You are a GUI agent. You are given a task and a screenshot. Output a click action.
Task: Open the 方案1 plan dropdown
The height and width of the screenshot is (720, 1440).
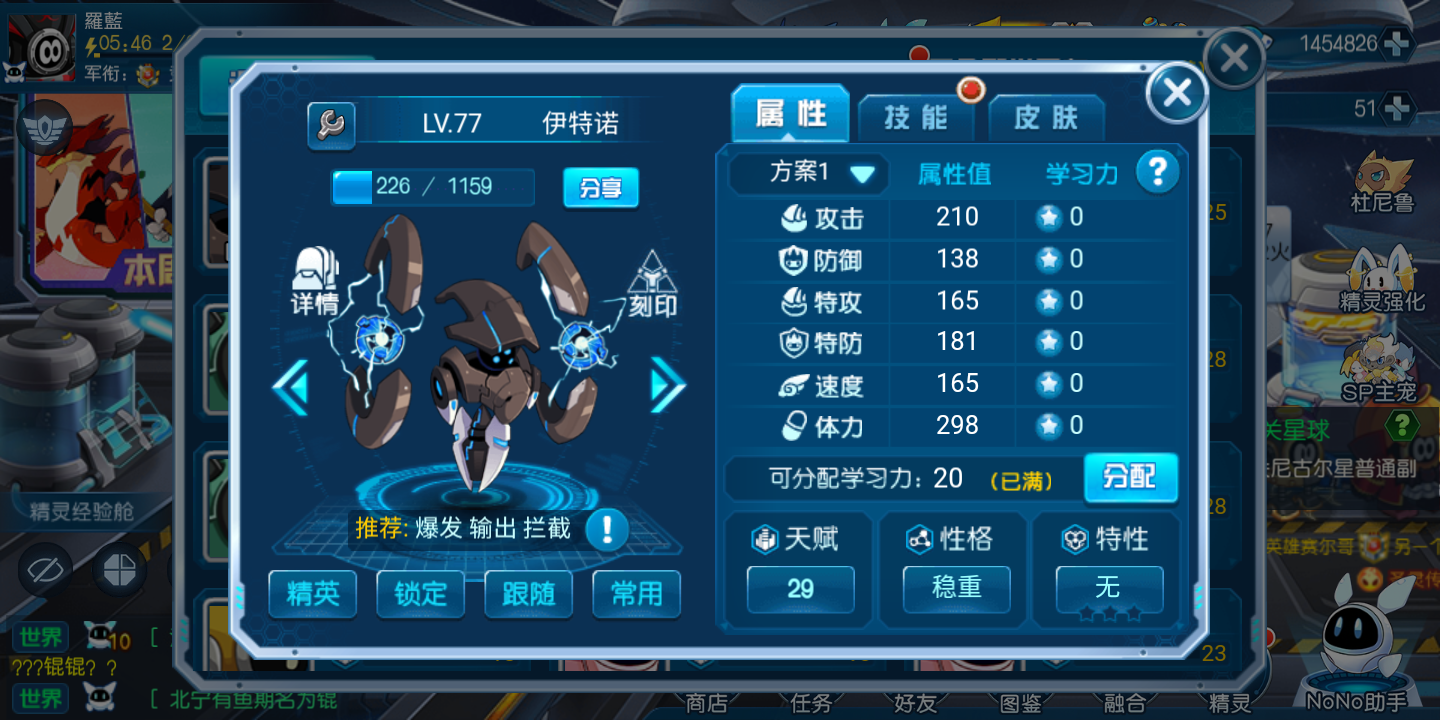pos(808,173)
